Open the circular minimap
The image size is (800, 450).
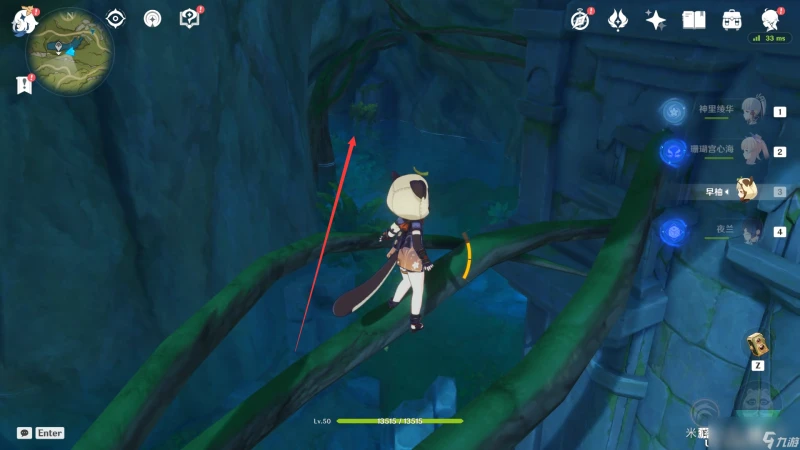tap(70, 52)
